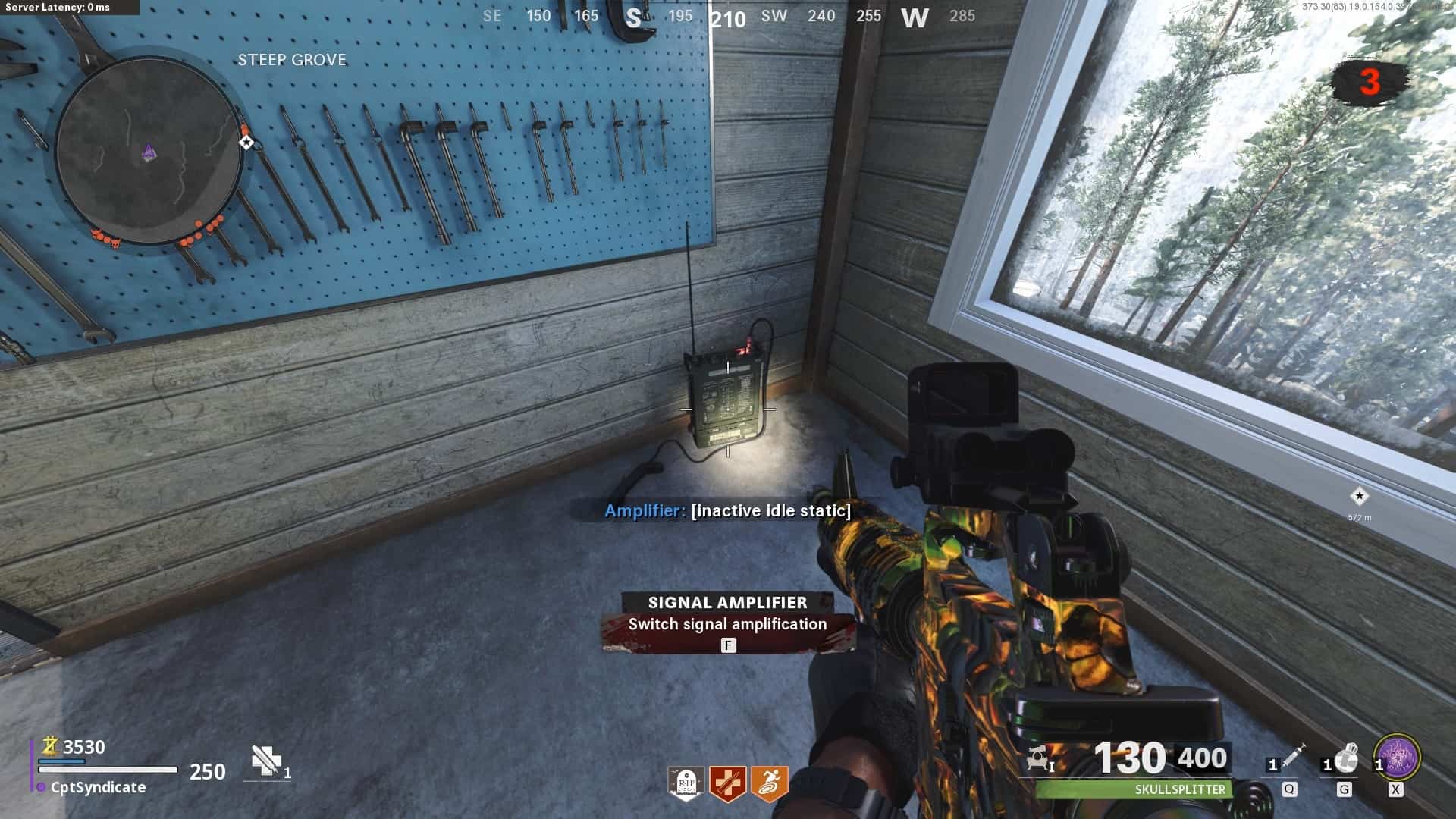Click the Signal Amplifier interaction prompt
Image resolution: width=1456 pixels, height=819 pixels.
728,623
